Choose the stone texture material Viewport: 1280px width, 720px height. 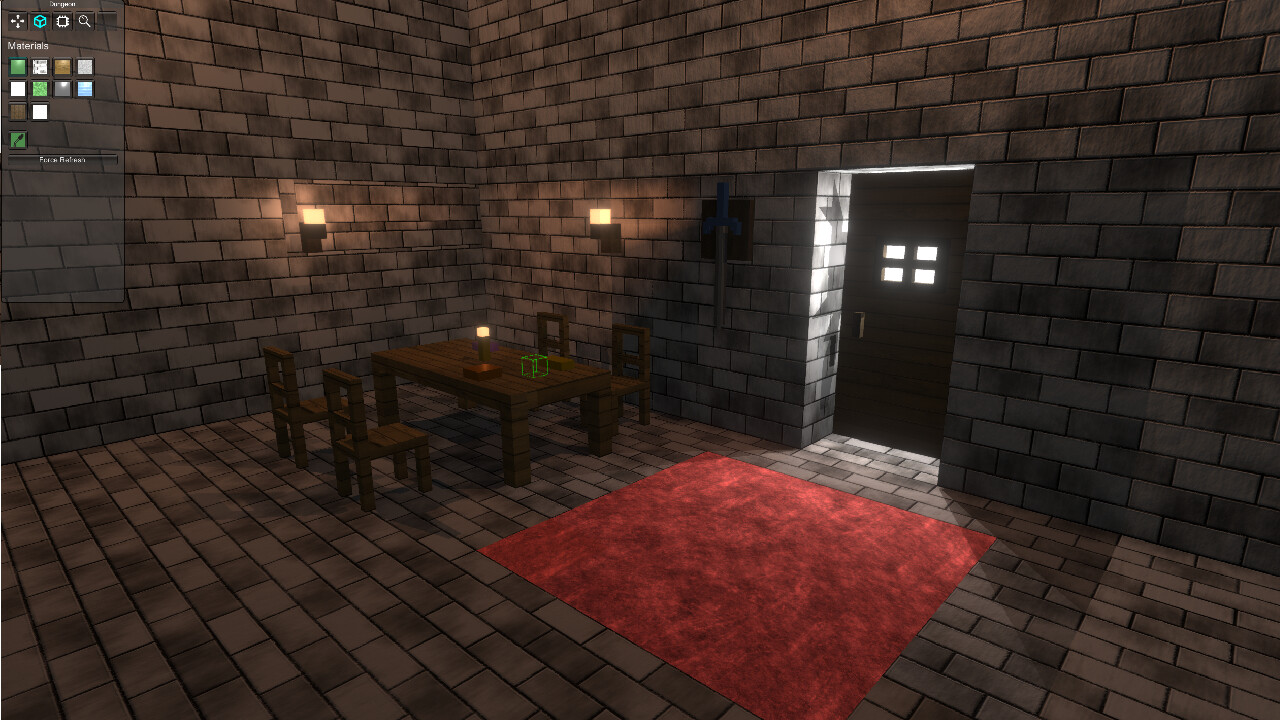click(85, 66)
